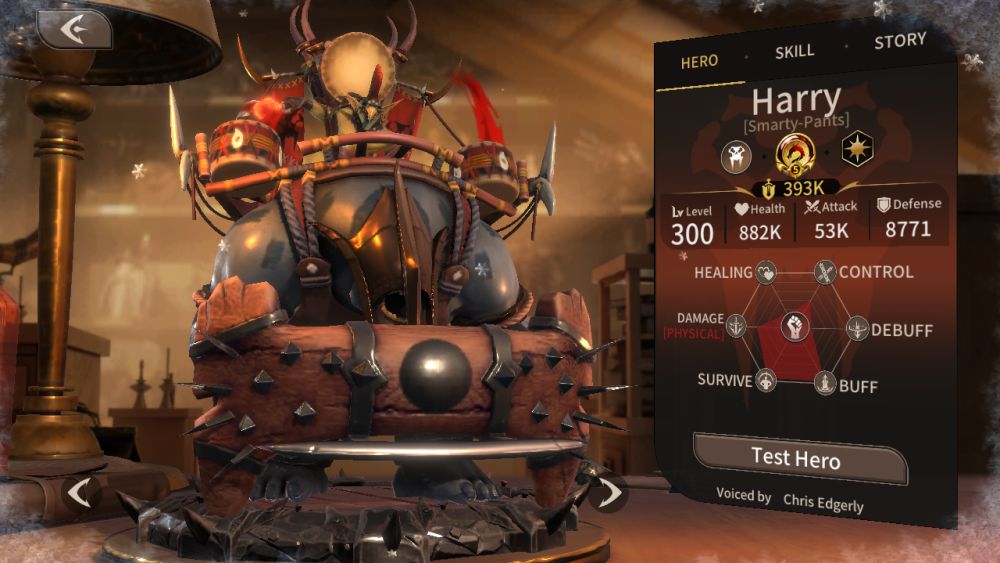Viewport: 1000px width, 563px height.
Task: Select the HERO tab
Action: click(x=699, y=62)
